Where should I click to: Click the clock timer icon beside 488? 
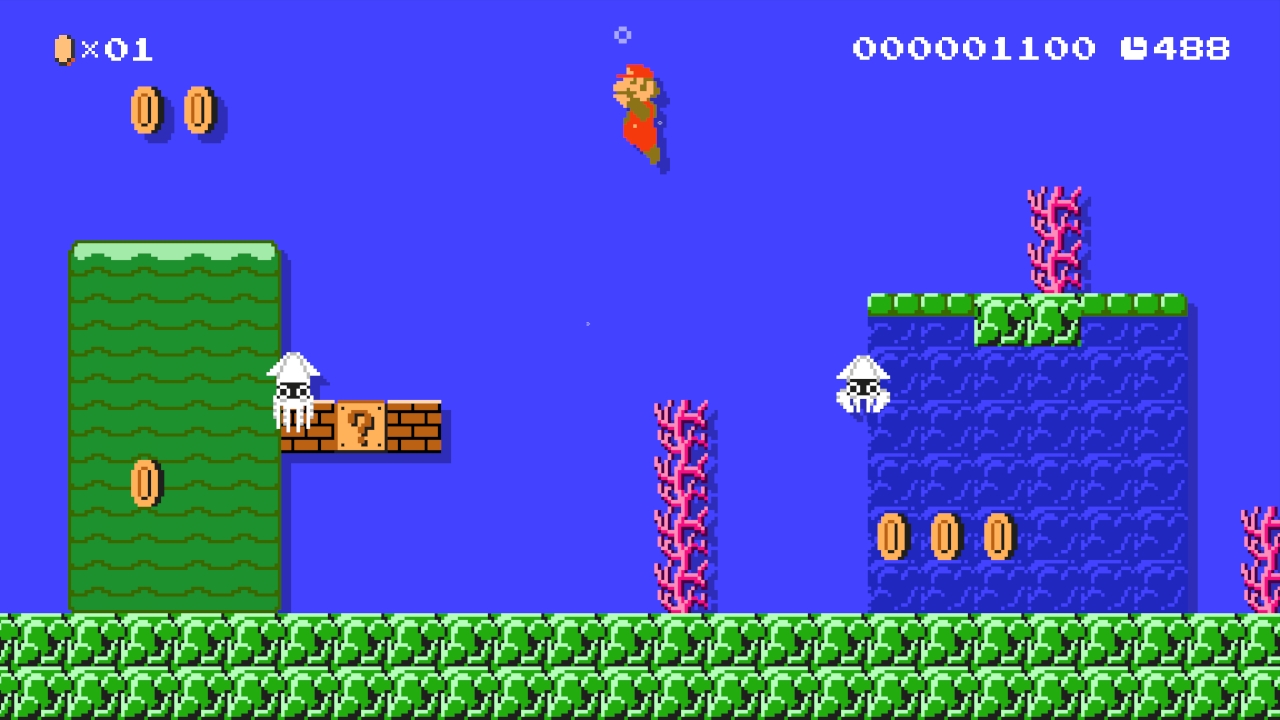click(1136, 48)
